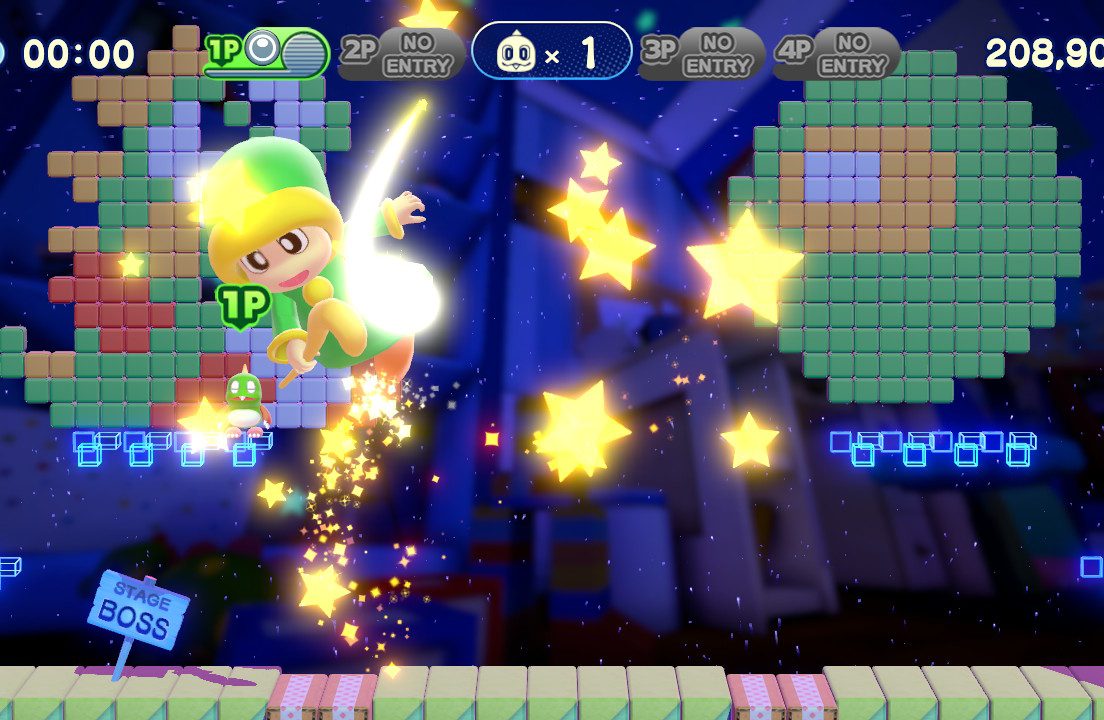Select the 1P player status badge
Screen dimensions: 1104x720
268,53
